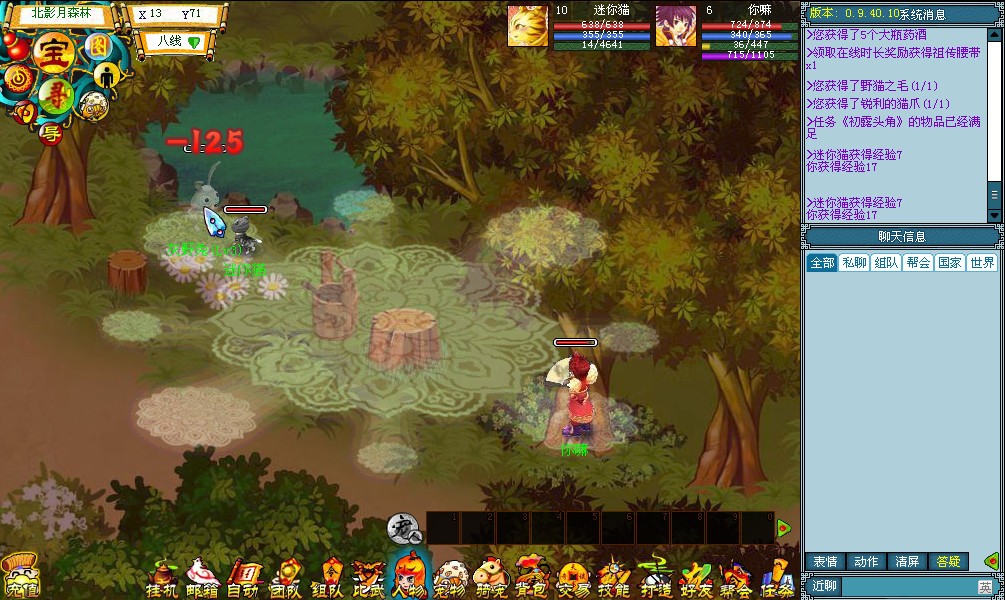
Task: Open the 邮箱 mailbox
Action: point(203,578)
